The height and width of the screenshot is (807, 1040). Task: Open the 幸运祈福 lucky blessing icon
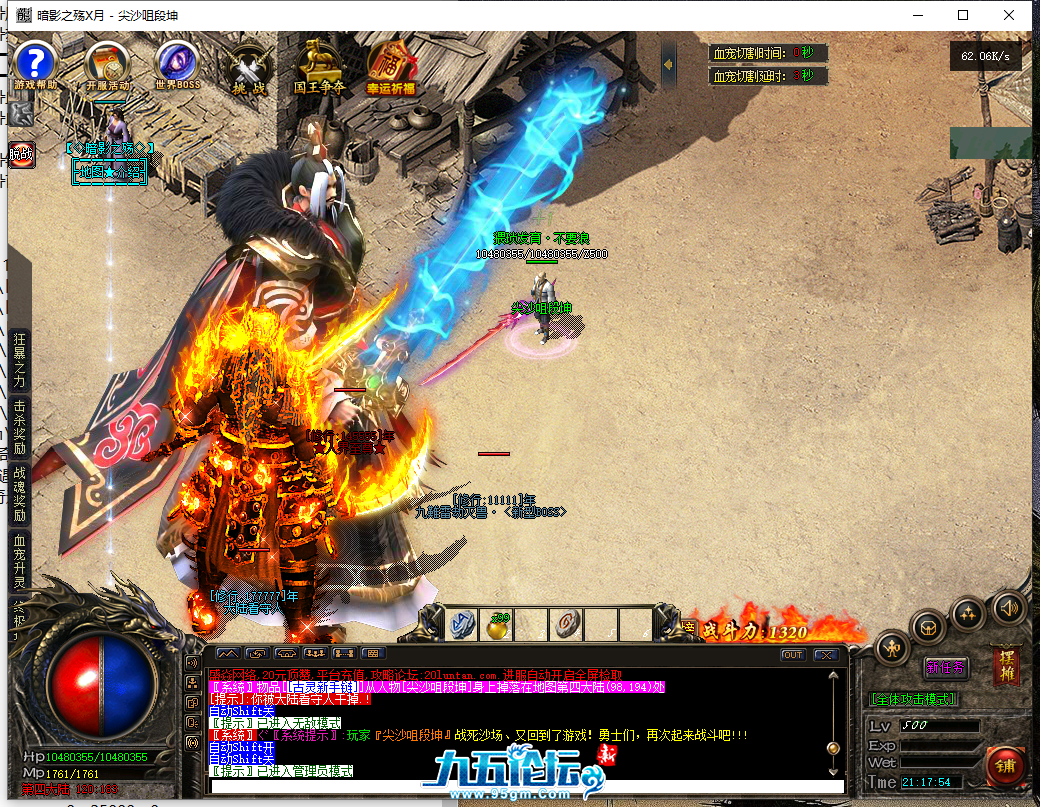pyautogui.click(x=390, y=64)
